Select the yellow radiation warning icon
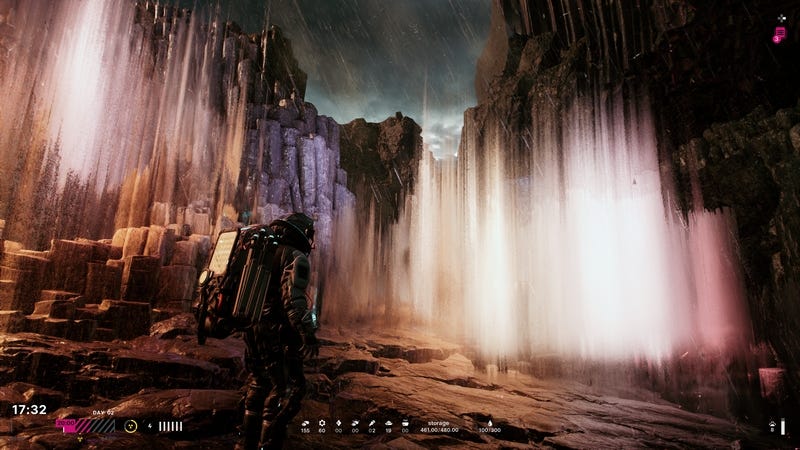The height and width of the screenshot is (450, 800). pyautogui.click(x=131, y=425)
